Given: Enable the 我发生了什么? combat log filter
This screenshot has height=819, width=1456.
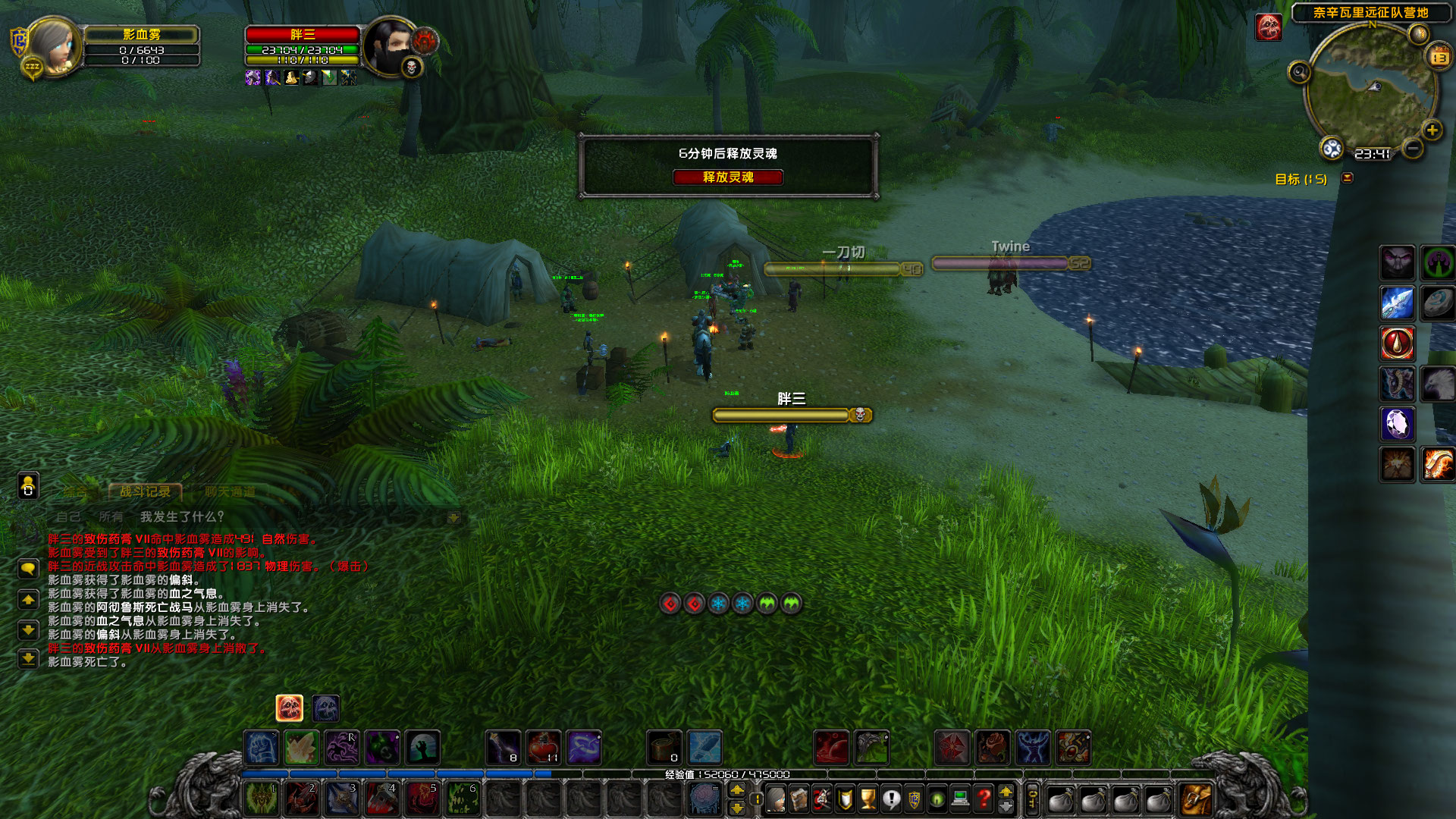Looking at the screenshot, I should [182, 516].
